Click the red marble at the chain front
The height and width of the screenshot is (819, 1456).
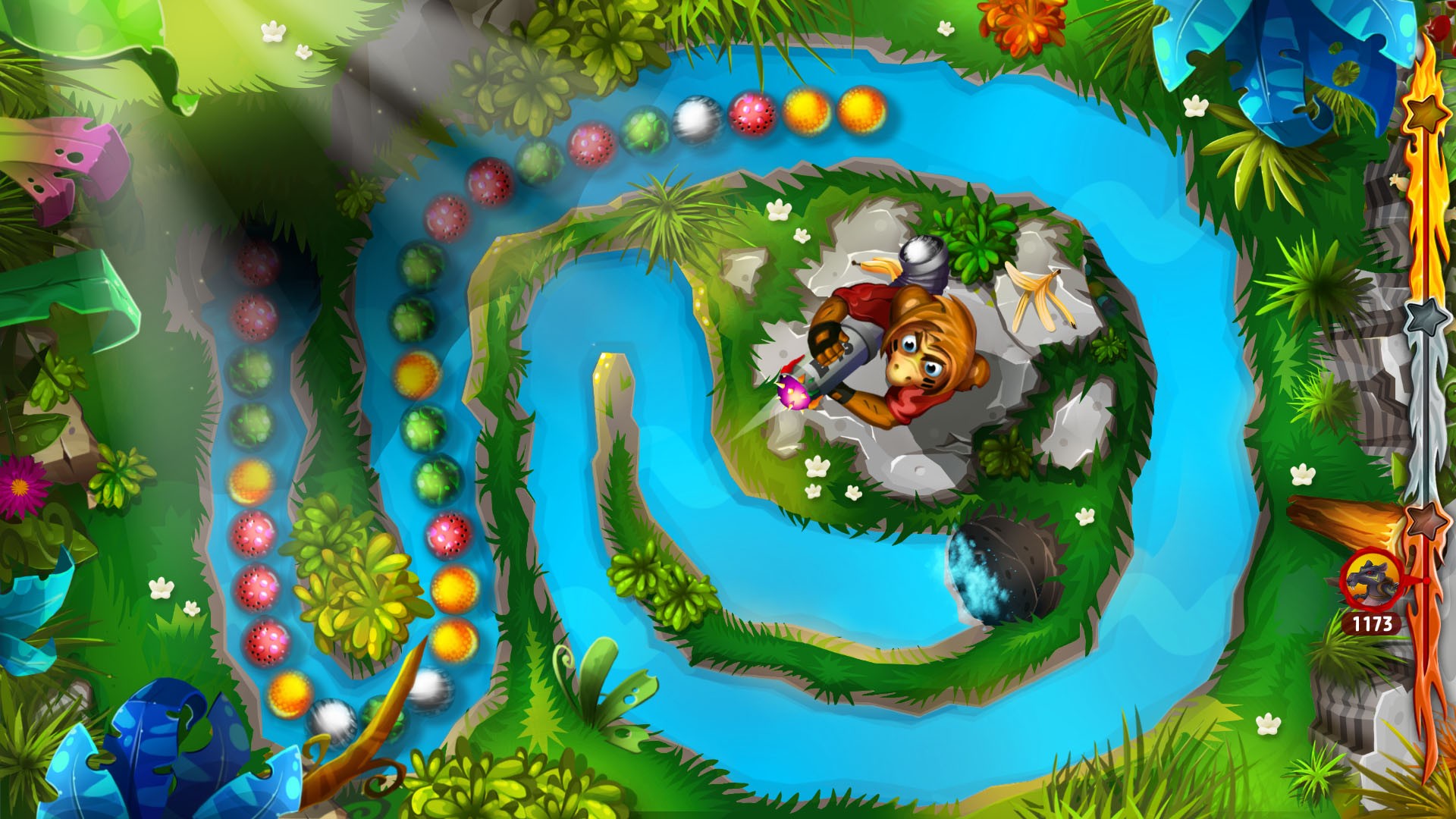751,114
